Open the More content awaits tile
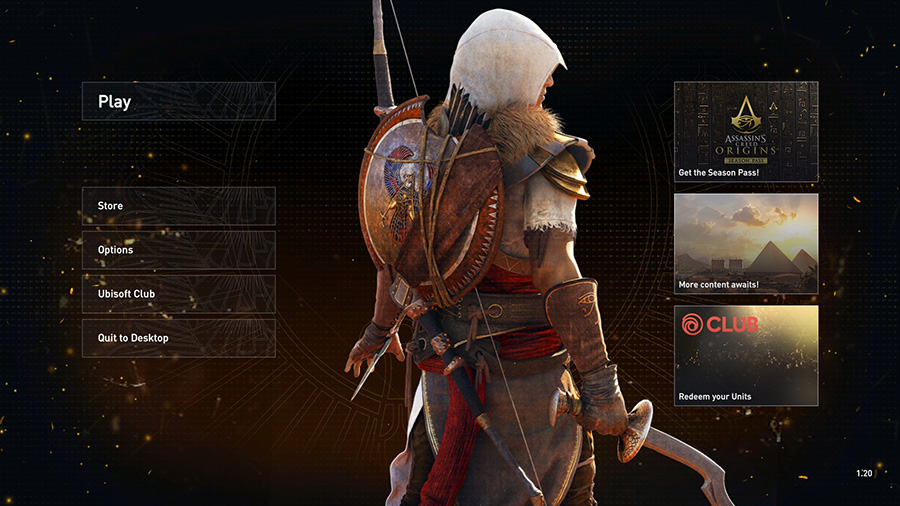Viewport: 900px width, 506px height. [x=746, y=243]
